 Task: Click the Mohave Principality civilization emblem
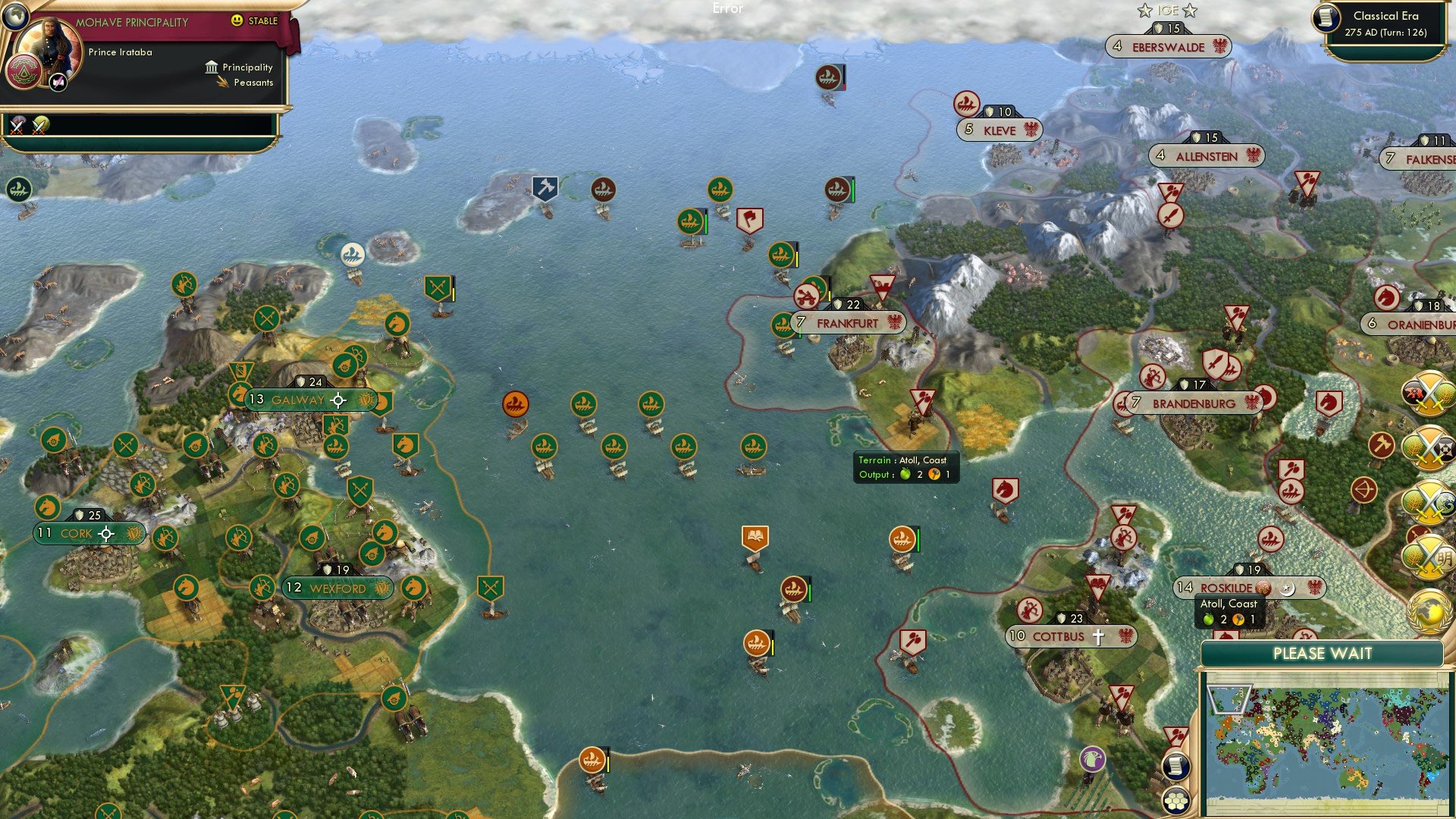[x=24, y=71]
